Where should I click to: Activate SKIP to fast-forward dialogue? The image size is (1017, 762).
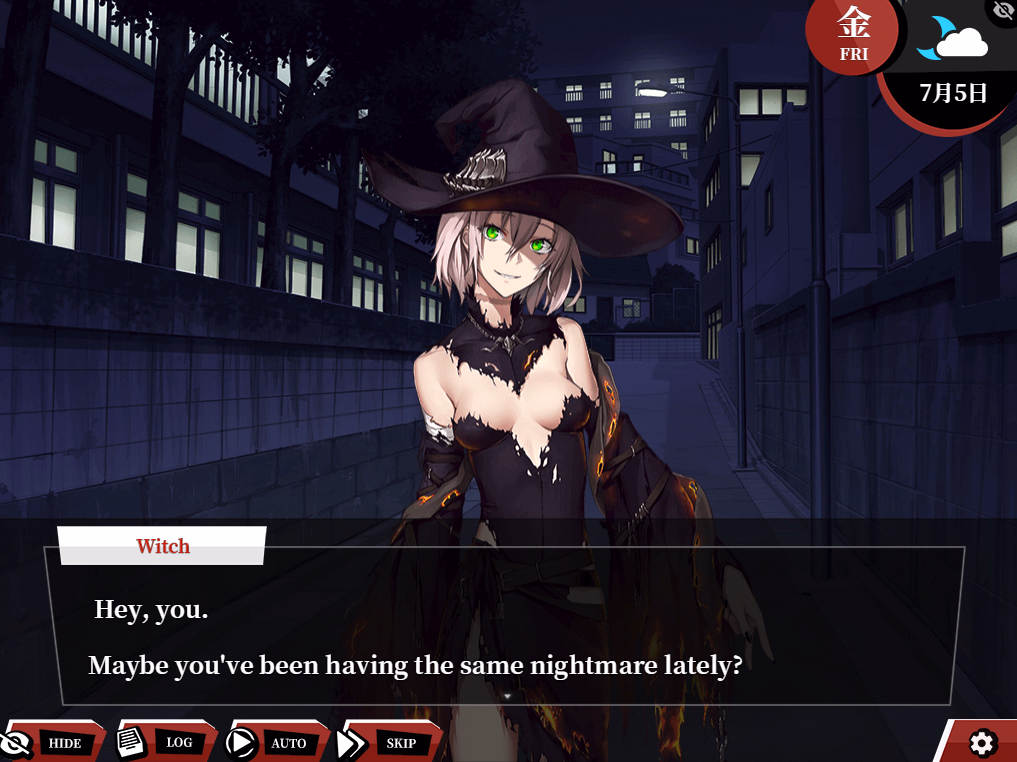tap(392, 742)
